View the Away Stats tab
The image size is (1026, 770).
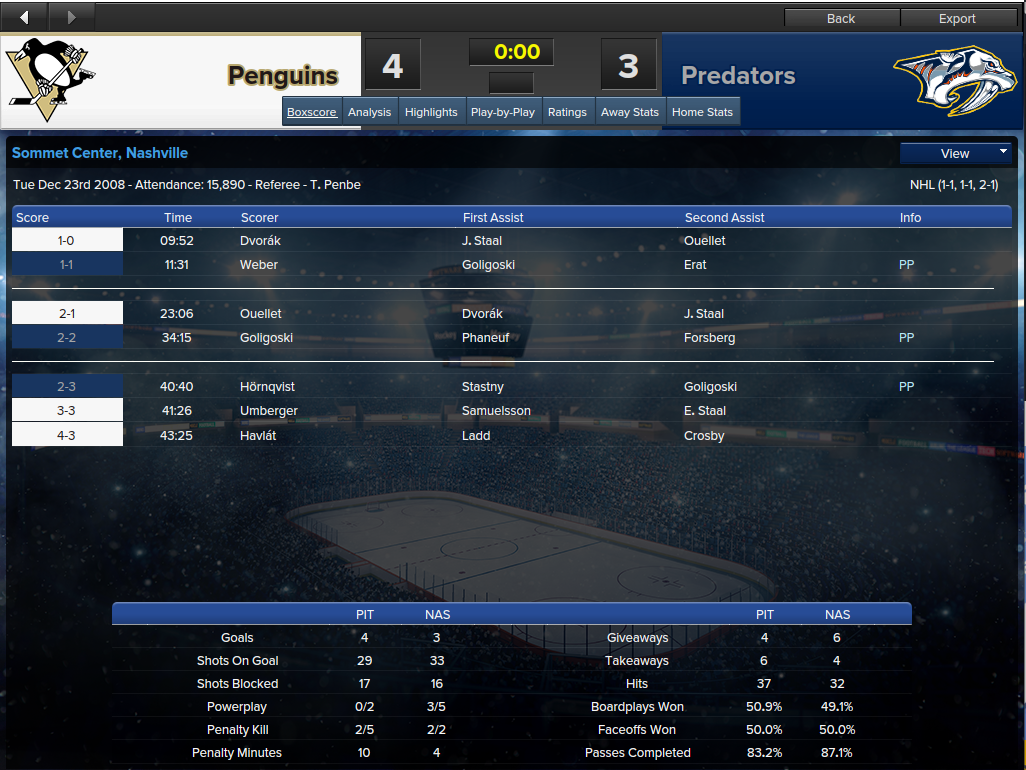pyautogui.click(x=630, y=112)
